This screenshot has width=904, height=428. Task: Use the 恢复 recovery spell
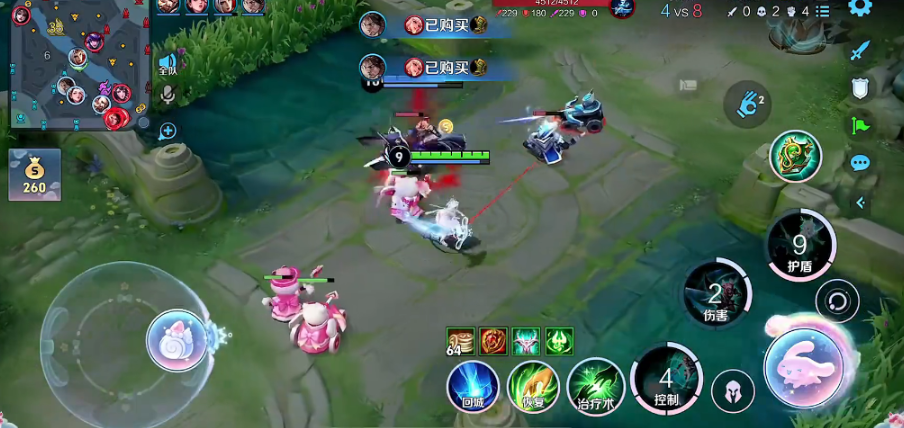coord(533,386)
